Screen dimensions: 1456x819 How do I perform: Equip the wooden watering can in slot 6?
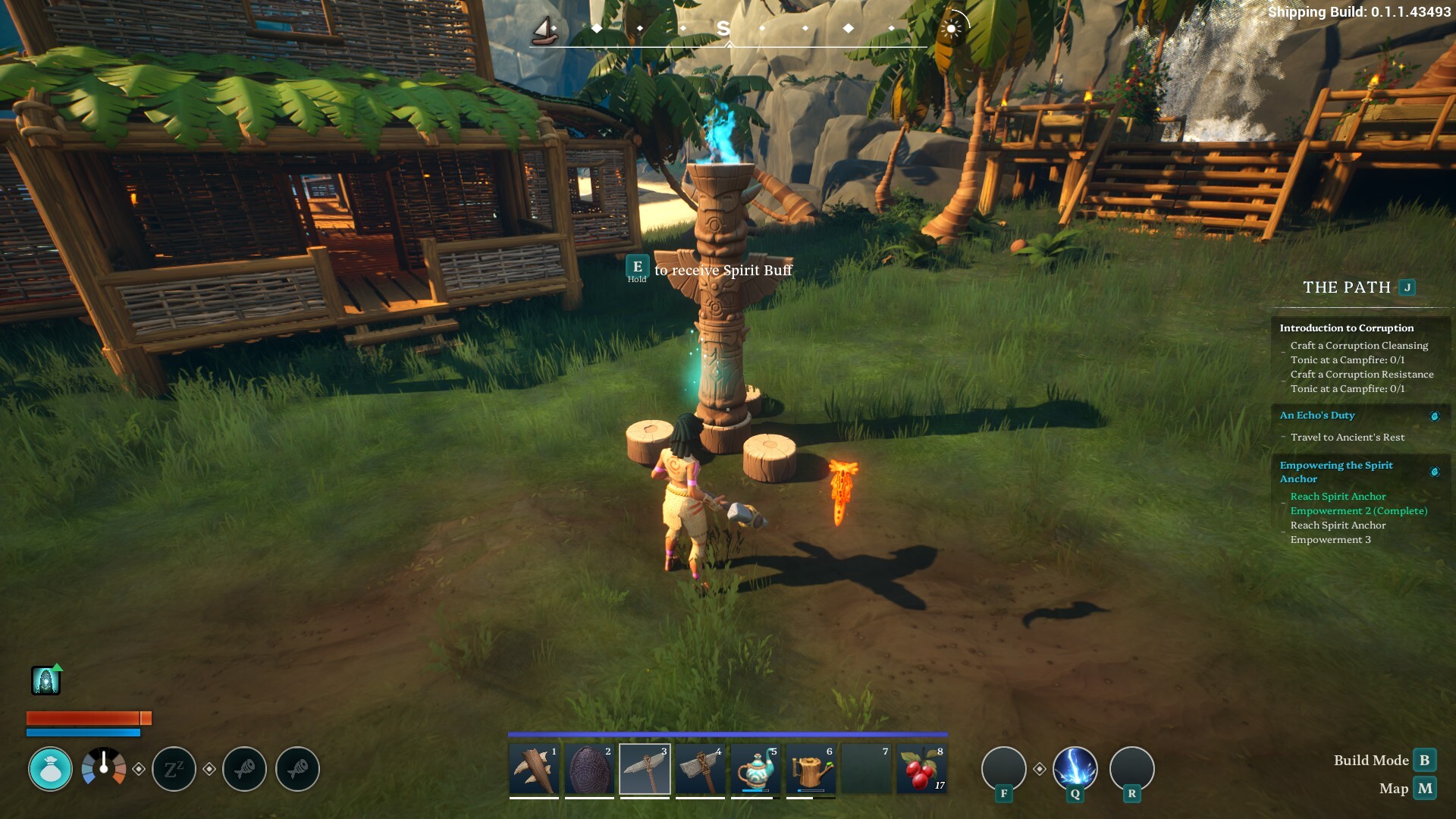[811, 770]
